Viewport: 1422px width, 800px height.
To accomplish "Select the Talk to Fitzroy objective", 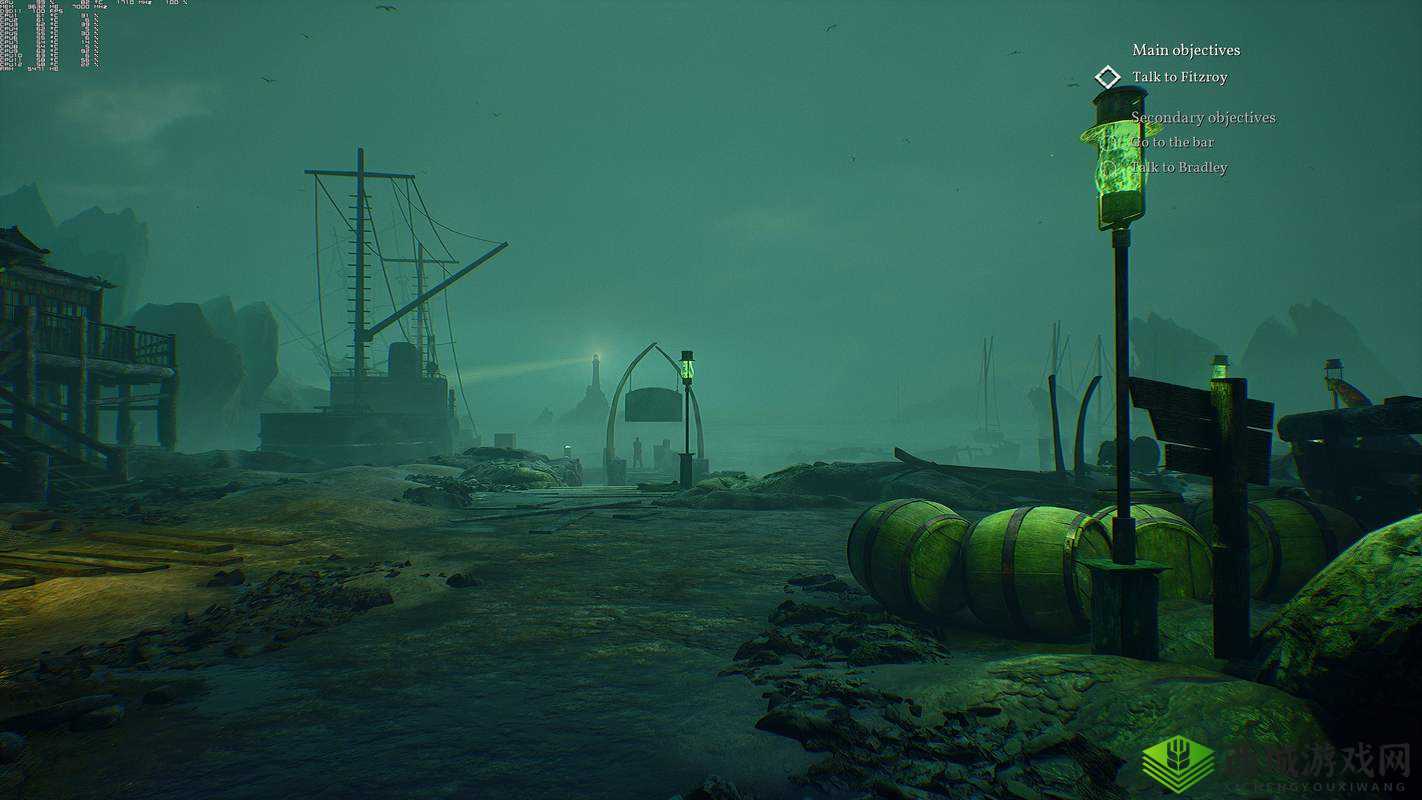I will [x=1179, y=77].
